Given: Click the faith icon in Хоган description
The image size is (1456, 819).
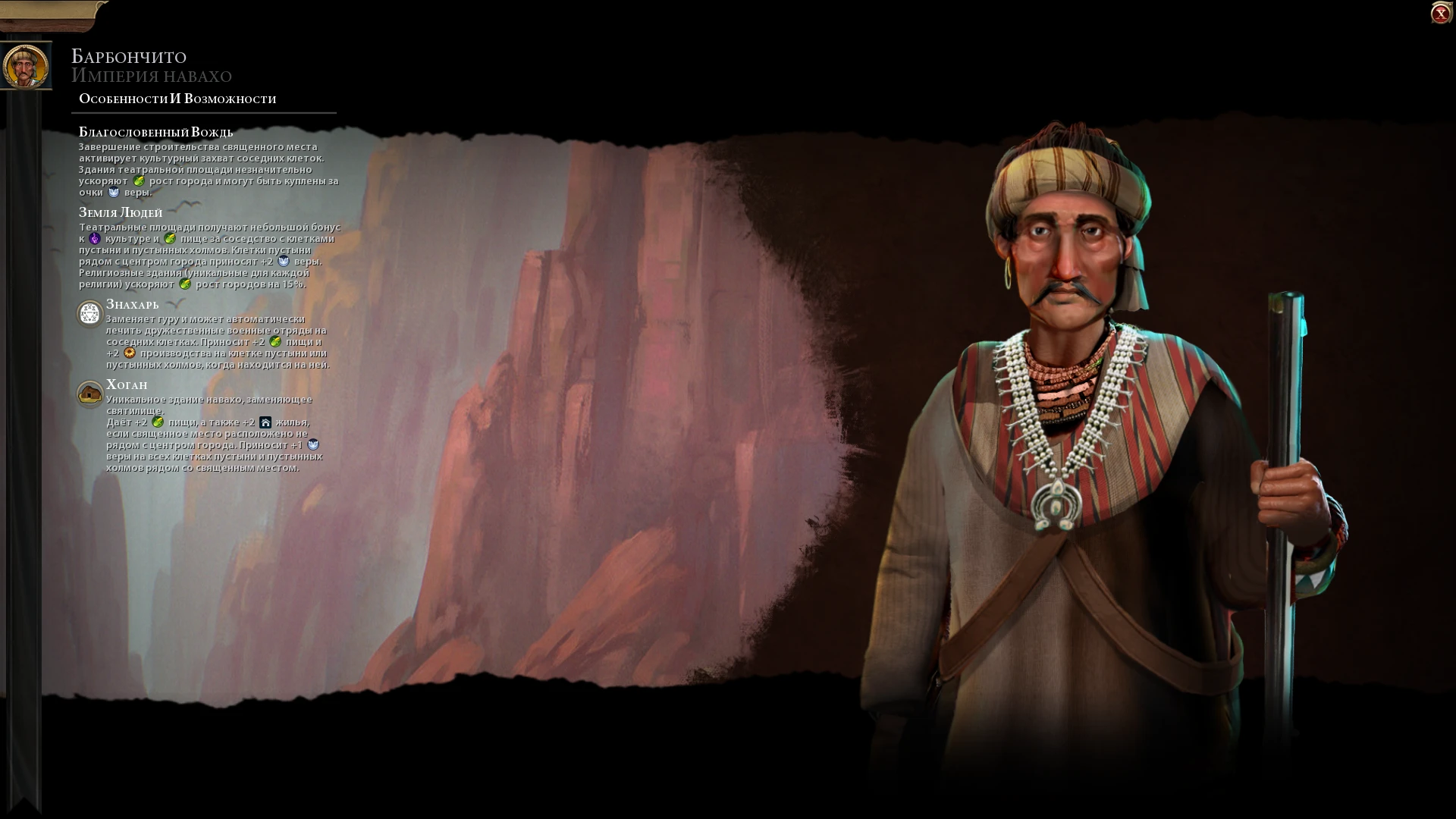Looking at the screenshot, I should (314, 447).
